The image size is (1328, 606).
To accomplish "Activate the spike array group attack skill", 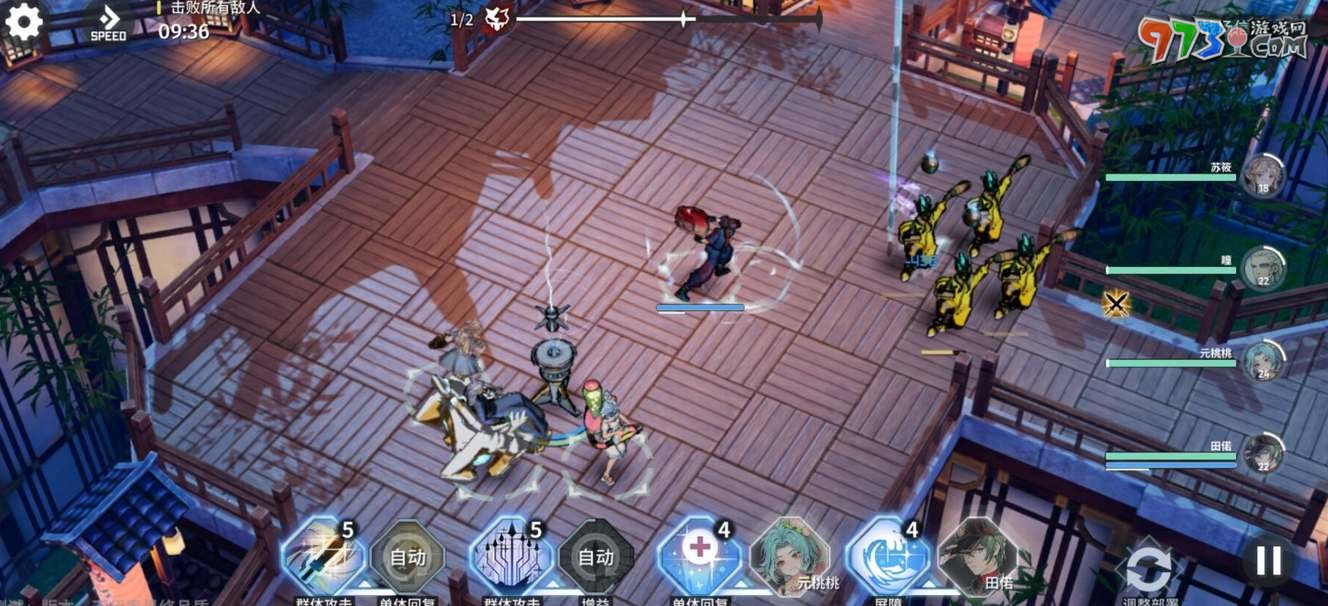I will pos(511,557).
